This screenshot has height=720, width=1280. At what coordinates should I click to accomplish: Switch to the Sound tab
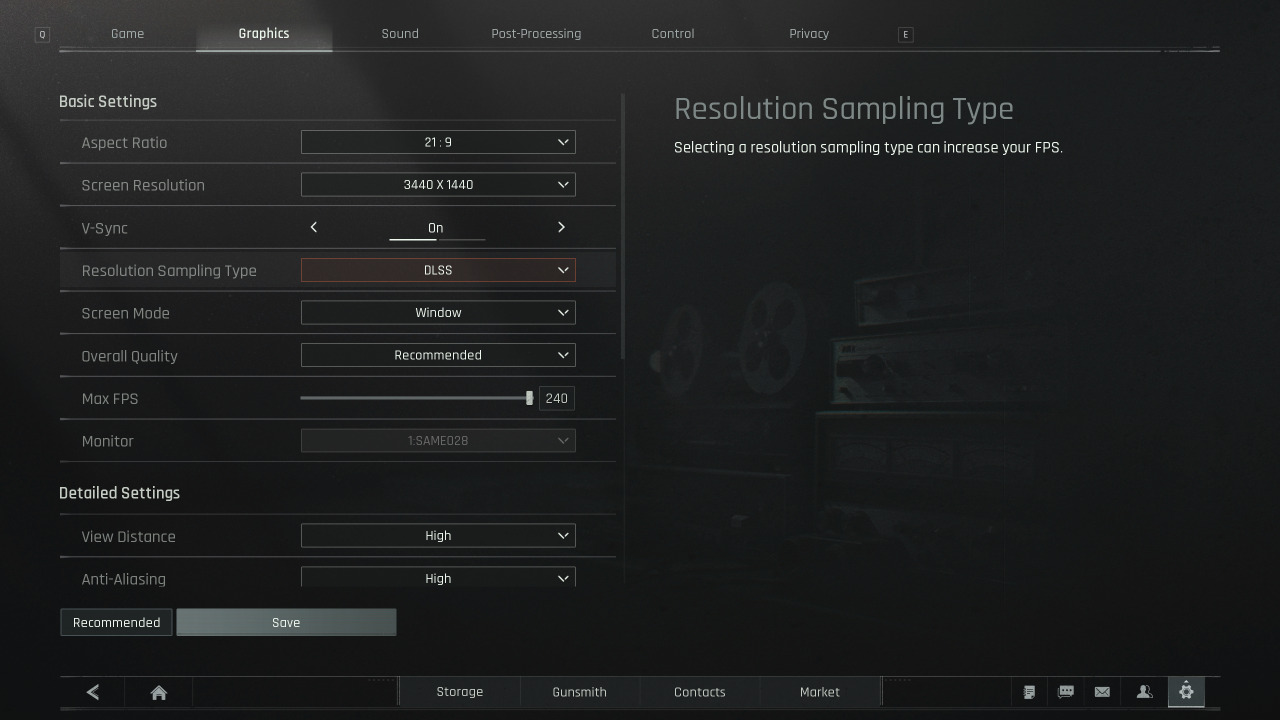[399, 33]
